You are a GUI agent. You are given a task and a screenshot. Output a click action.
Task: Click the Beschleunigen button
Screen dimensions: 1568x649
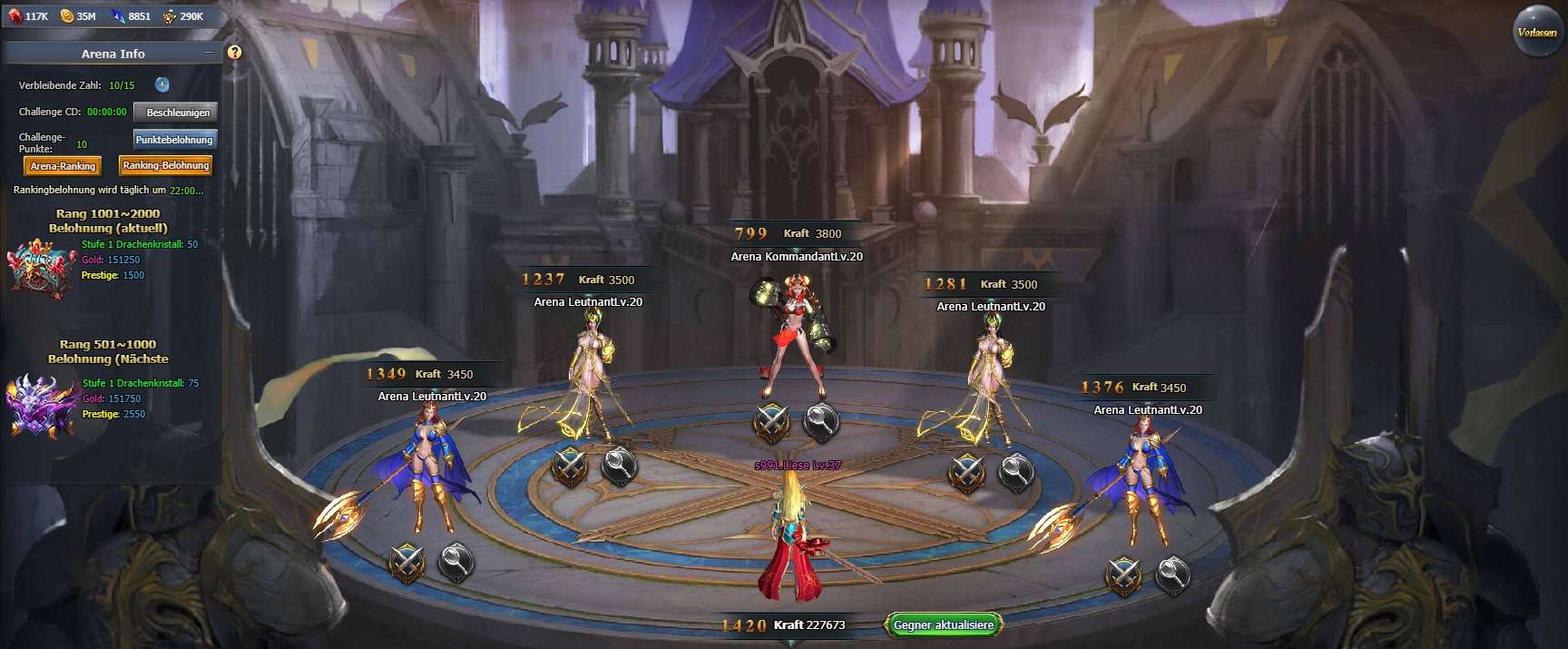[177, 113]
